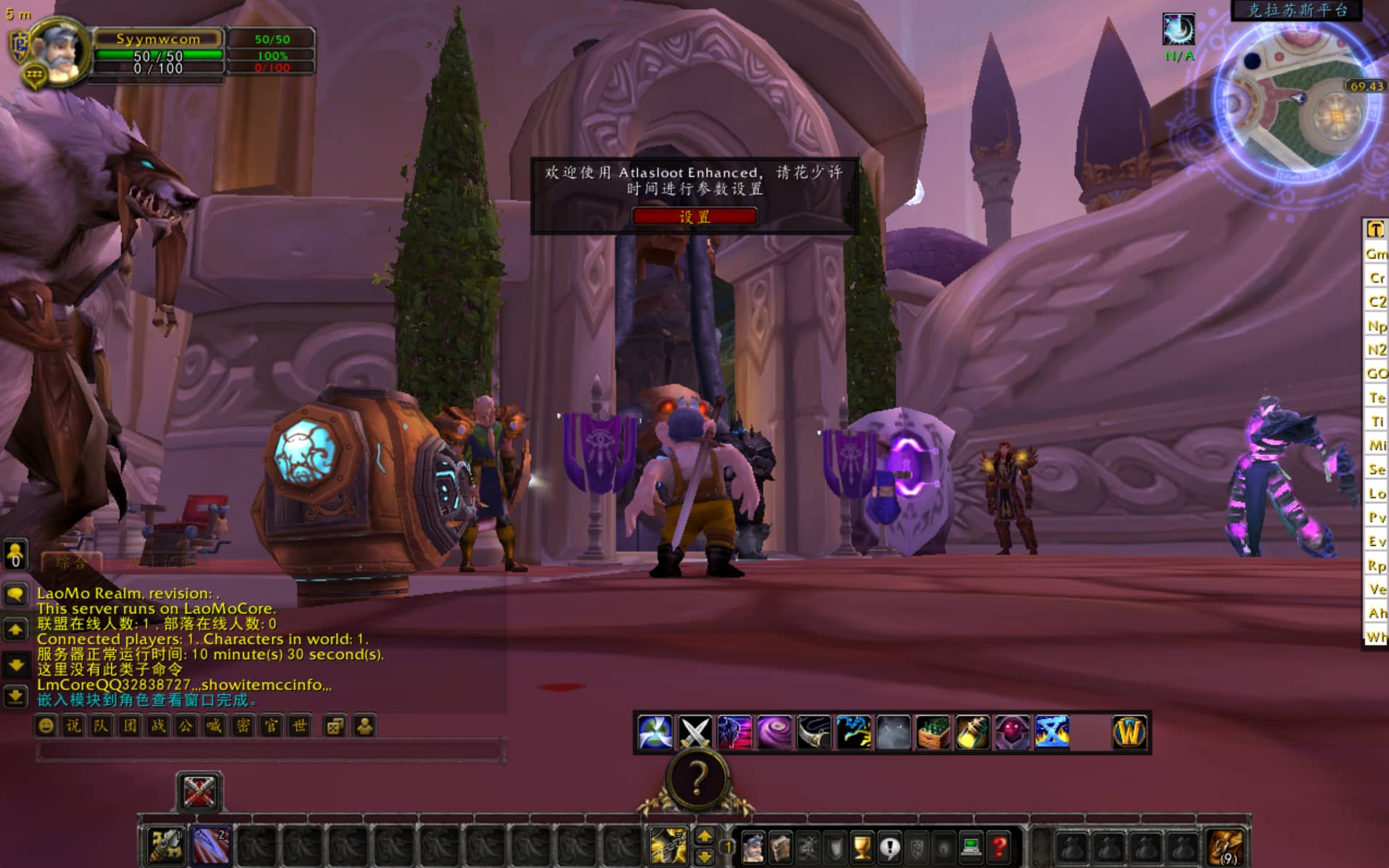Activate the purple swirl spell icon
The image size is (1389, 868).
click(774, 732)
